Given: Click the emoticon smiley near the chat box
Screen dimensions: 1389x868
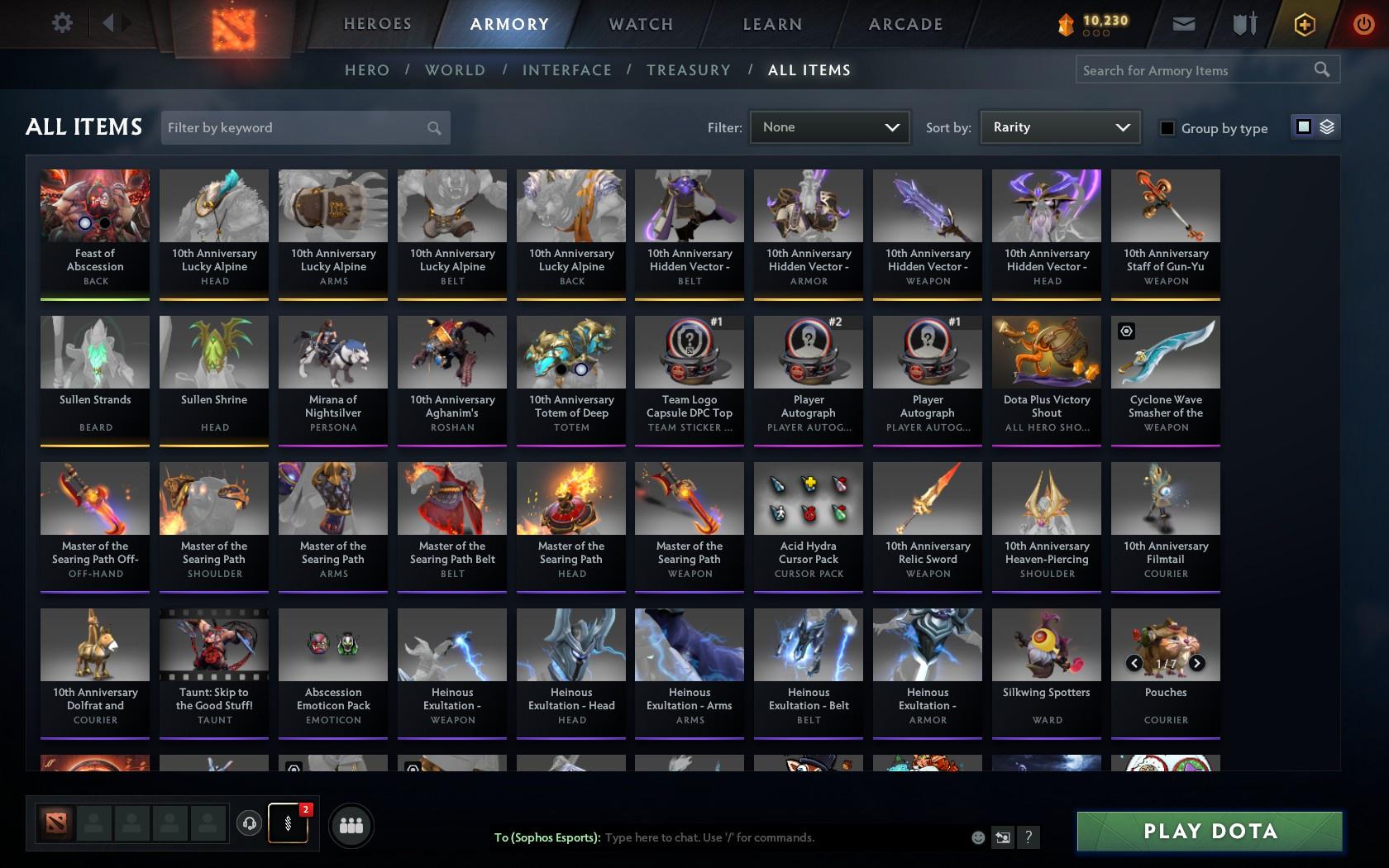Looking at the screenshot, I should point(977,837).
